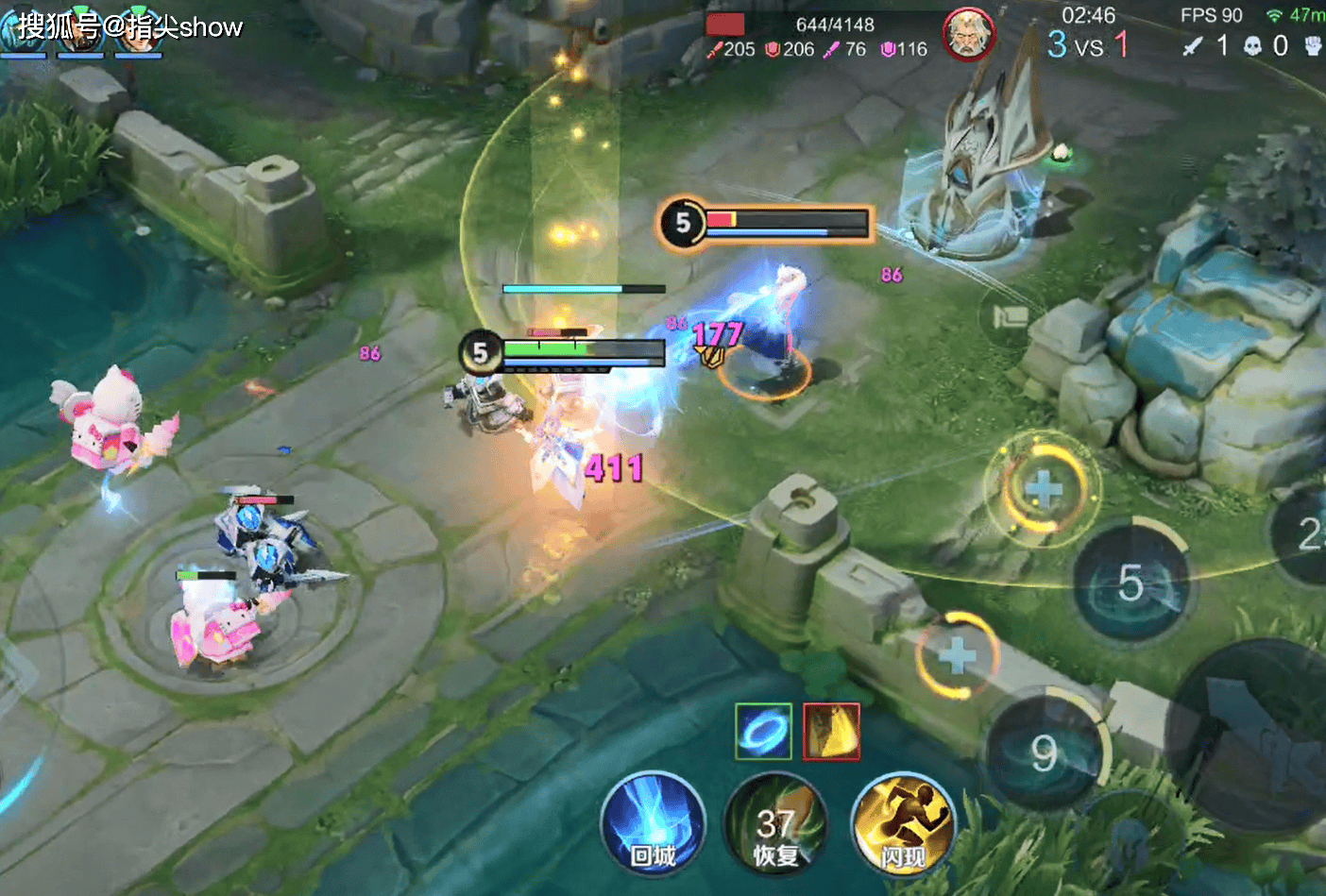Tap the 回城 recall button

click(653, 823)
